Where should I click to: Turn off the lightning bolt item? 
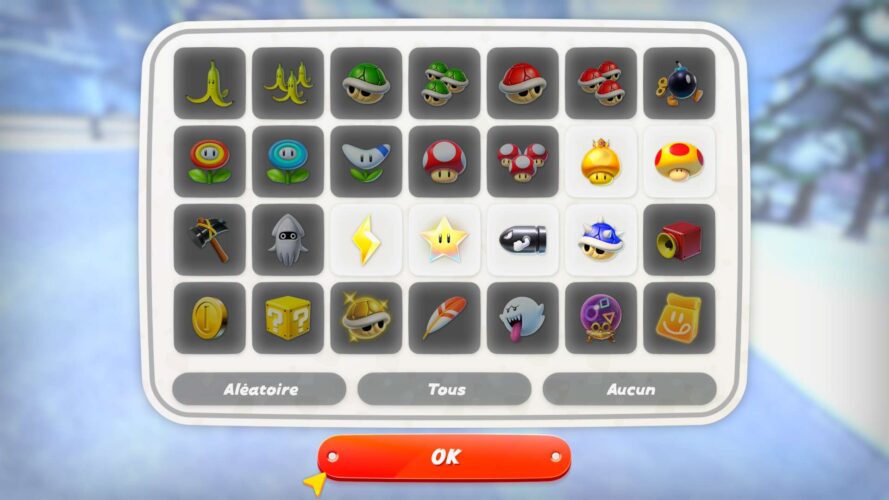(366, 240)
